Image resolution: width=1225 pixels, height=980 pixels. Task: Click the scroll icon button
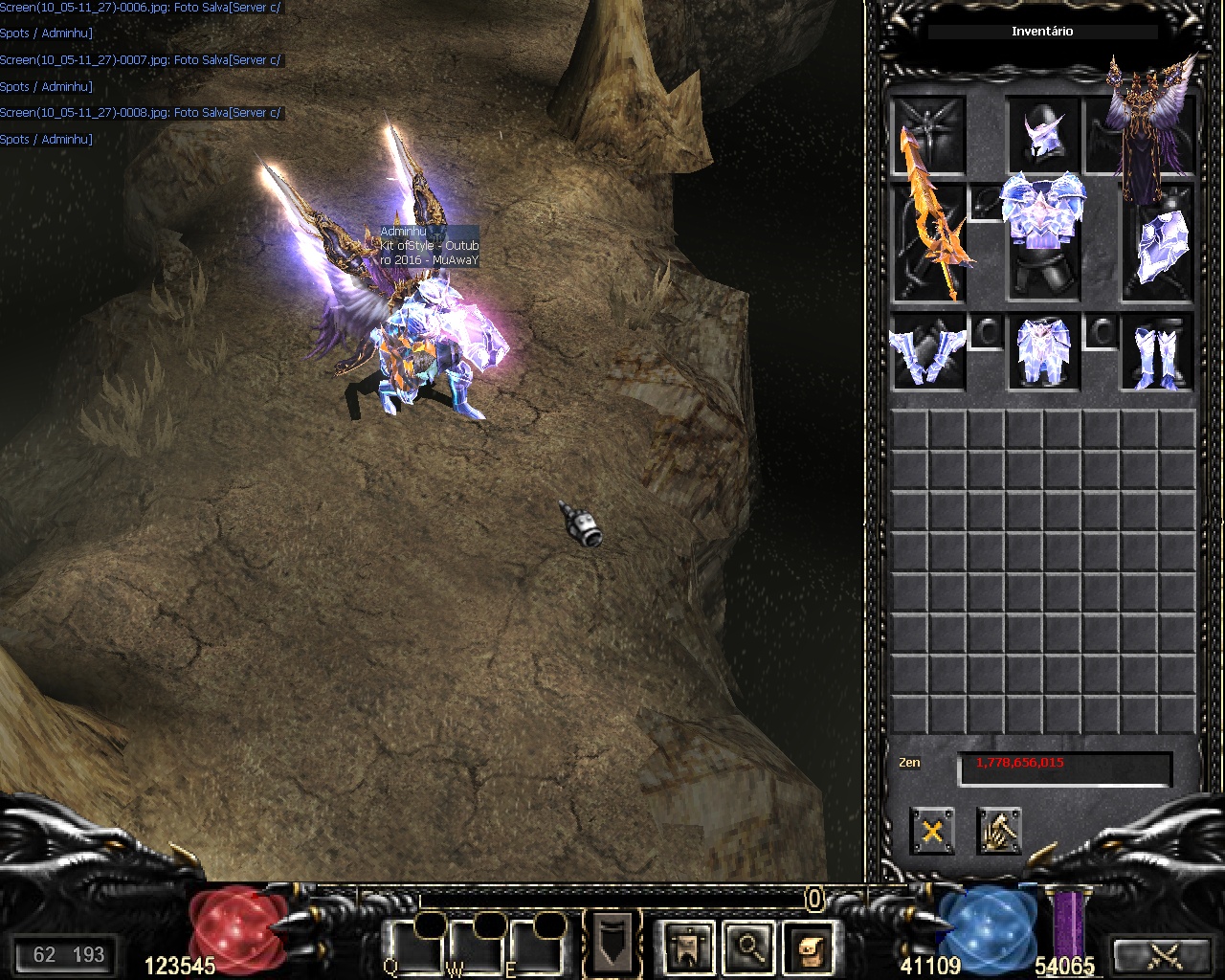coord(809,947)
